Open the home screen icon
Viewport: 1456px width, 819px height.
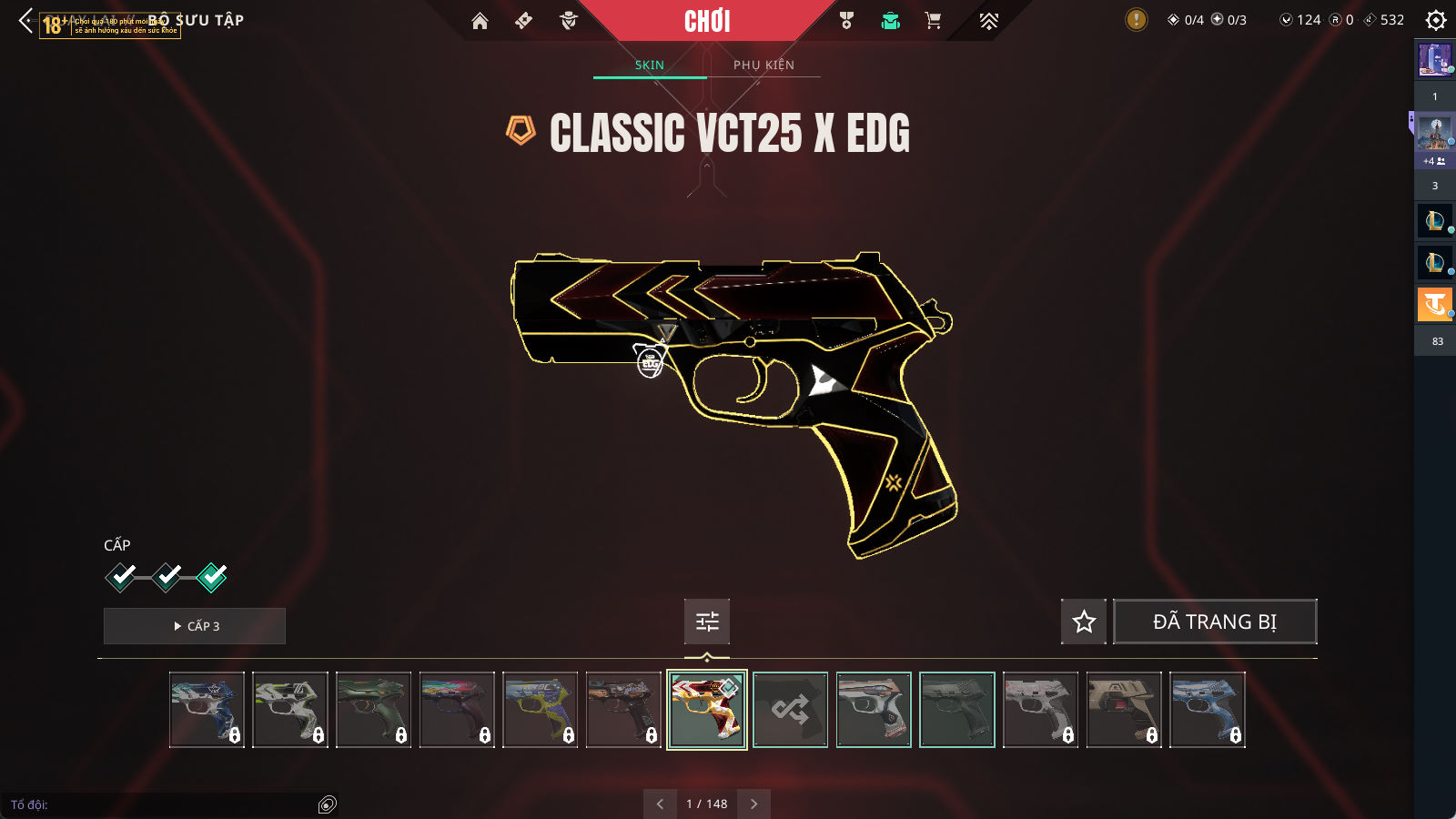point(480,21)
